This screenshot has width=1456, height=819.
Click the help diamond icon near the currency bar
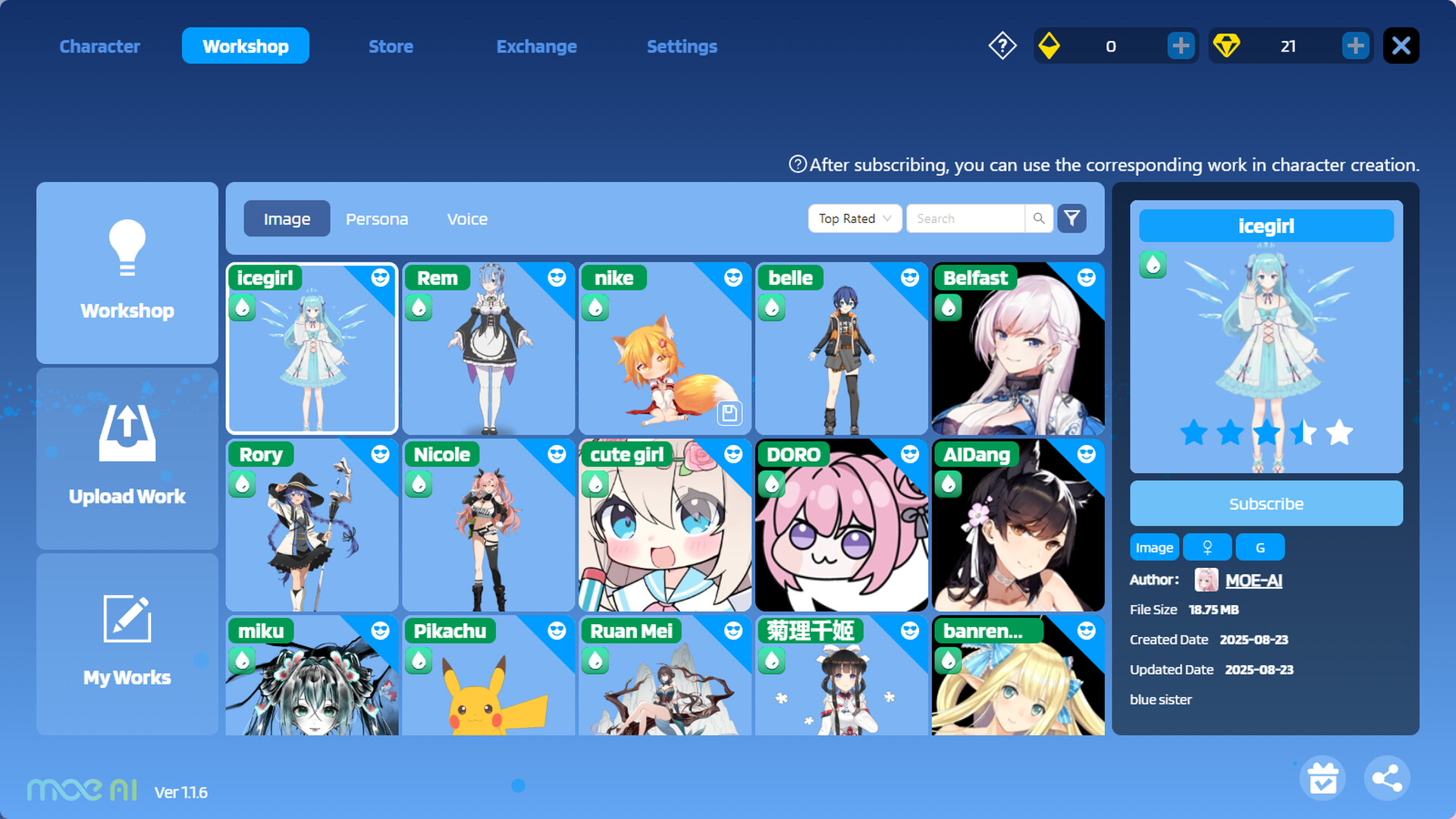[1002, 45]
